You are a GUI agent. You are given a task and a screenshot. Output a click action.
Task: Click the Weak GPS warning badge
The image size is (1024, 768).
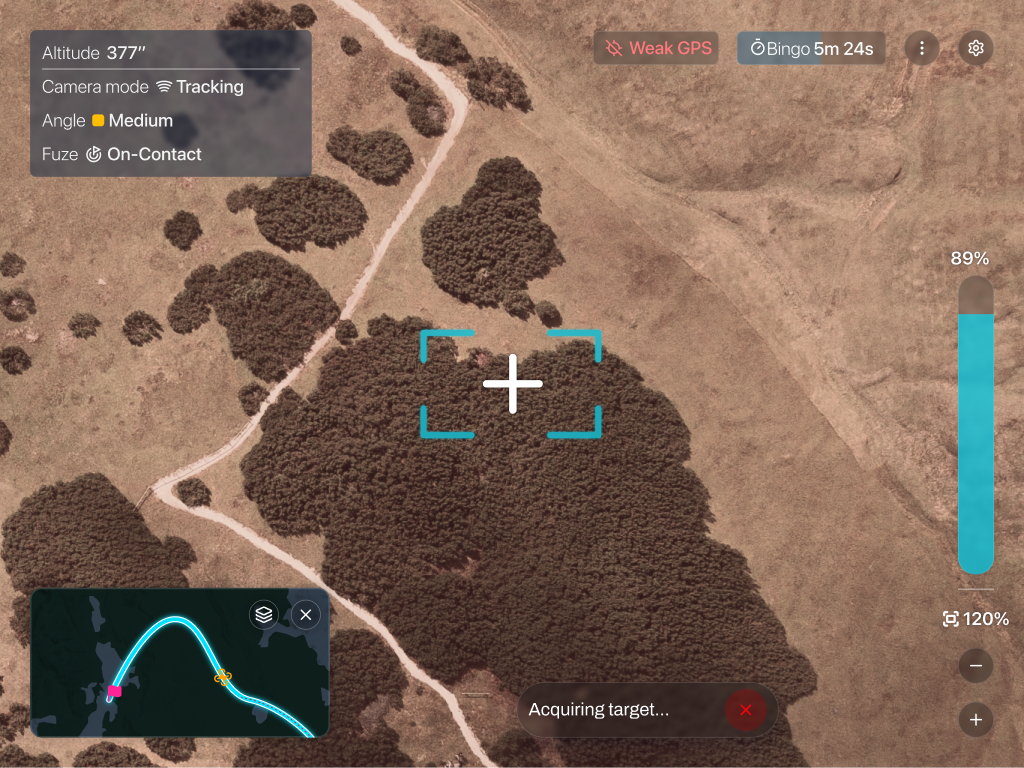(x=657, y=48)
